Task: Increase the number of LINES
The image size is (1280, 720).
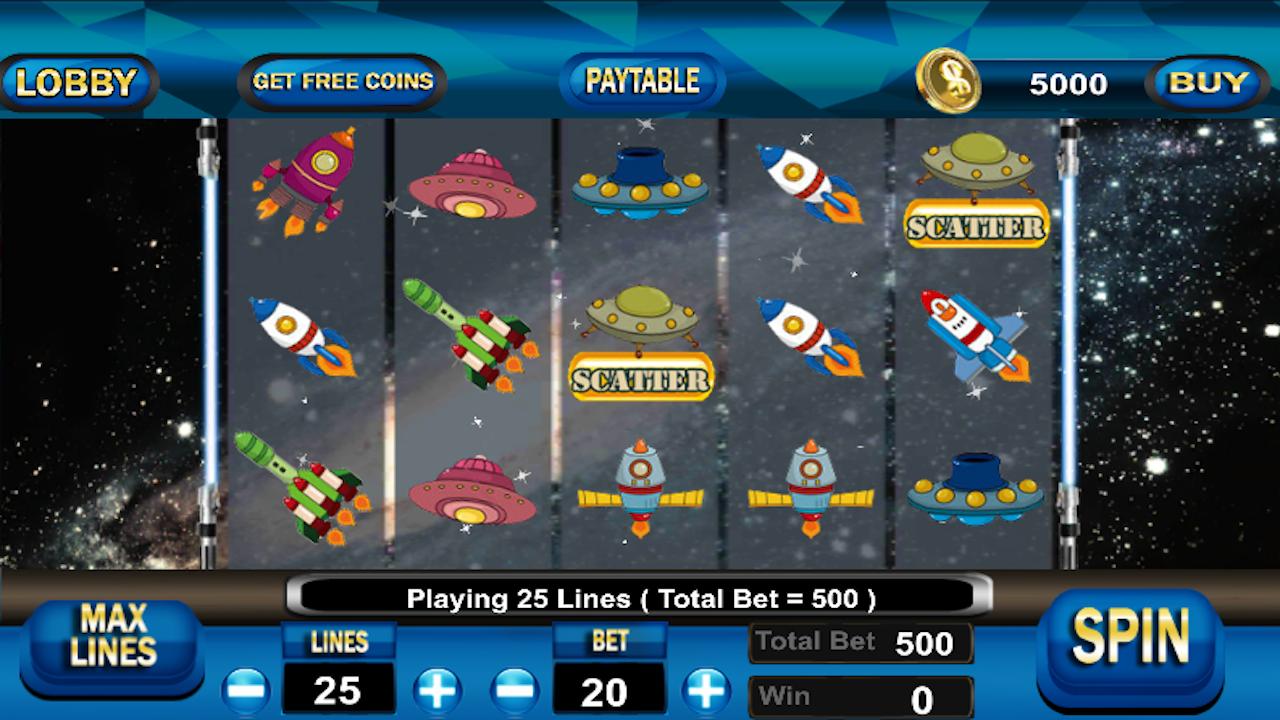Action: point(437,690)
